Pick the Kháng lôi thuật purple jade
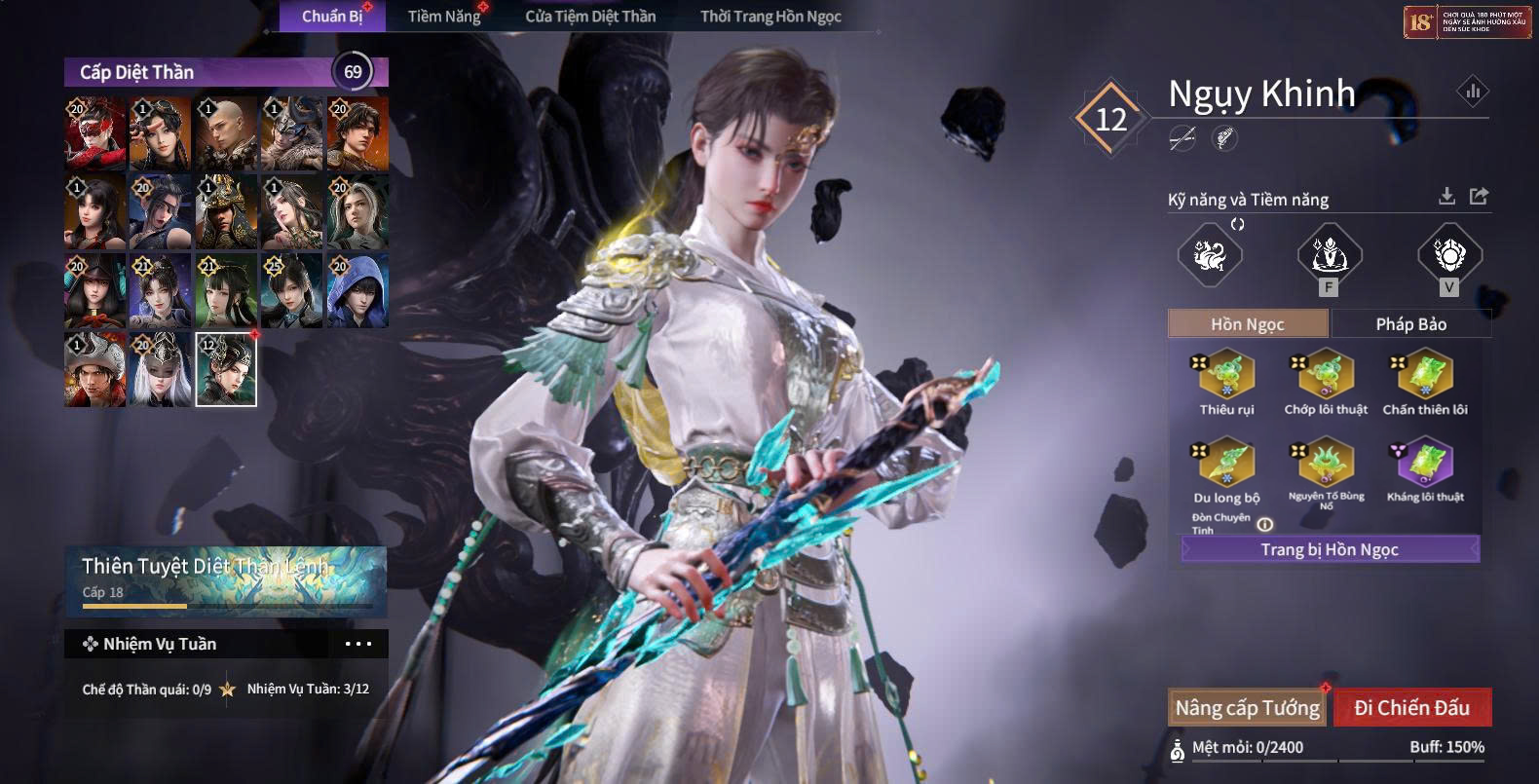 tap(1425, 464)
